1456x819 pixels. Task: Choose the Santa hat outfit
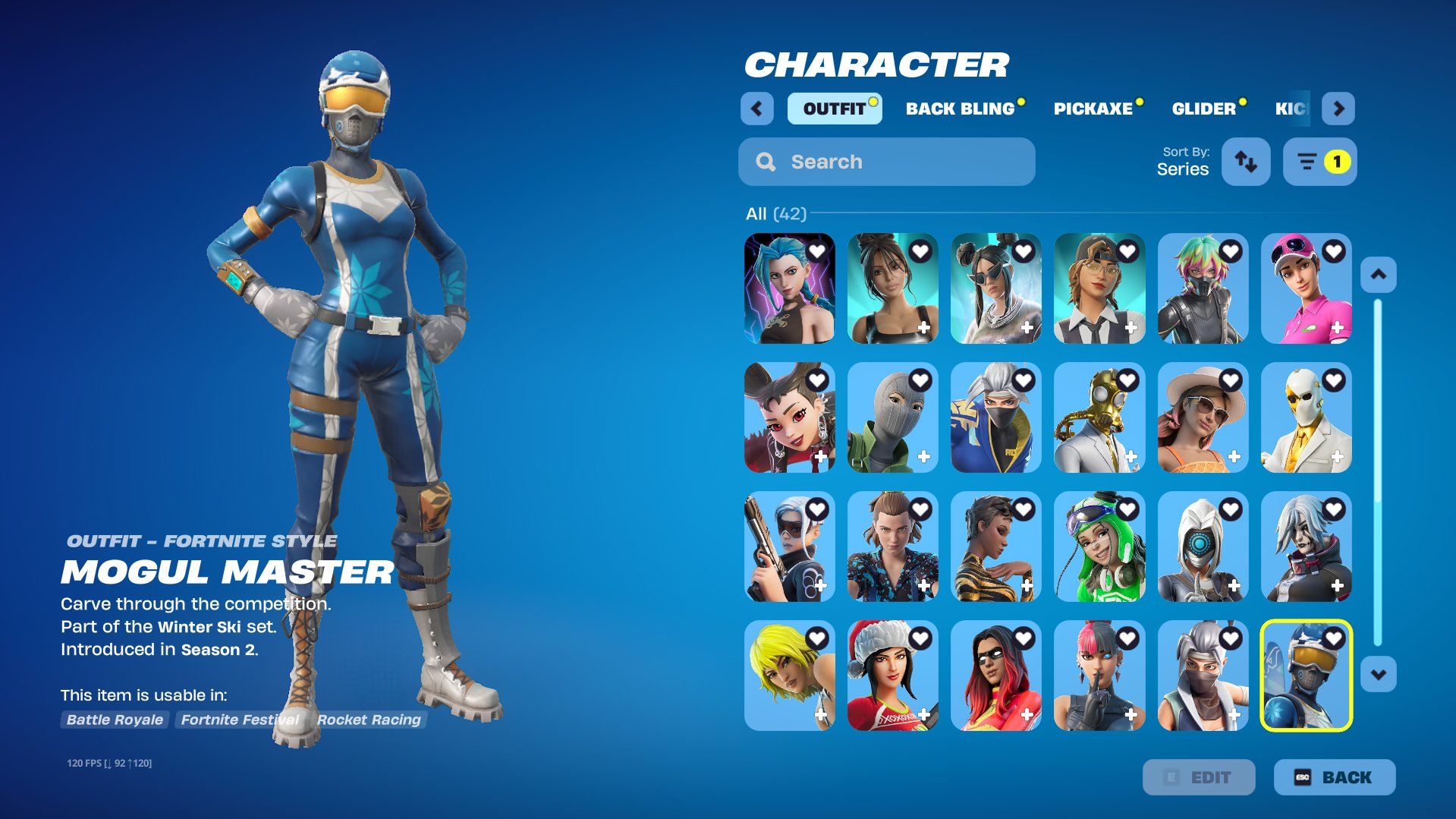892,676
